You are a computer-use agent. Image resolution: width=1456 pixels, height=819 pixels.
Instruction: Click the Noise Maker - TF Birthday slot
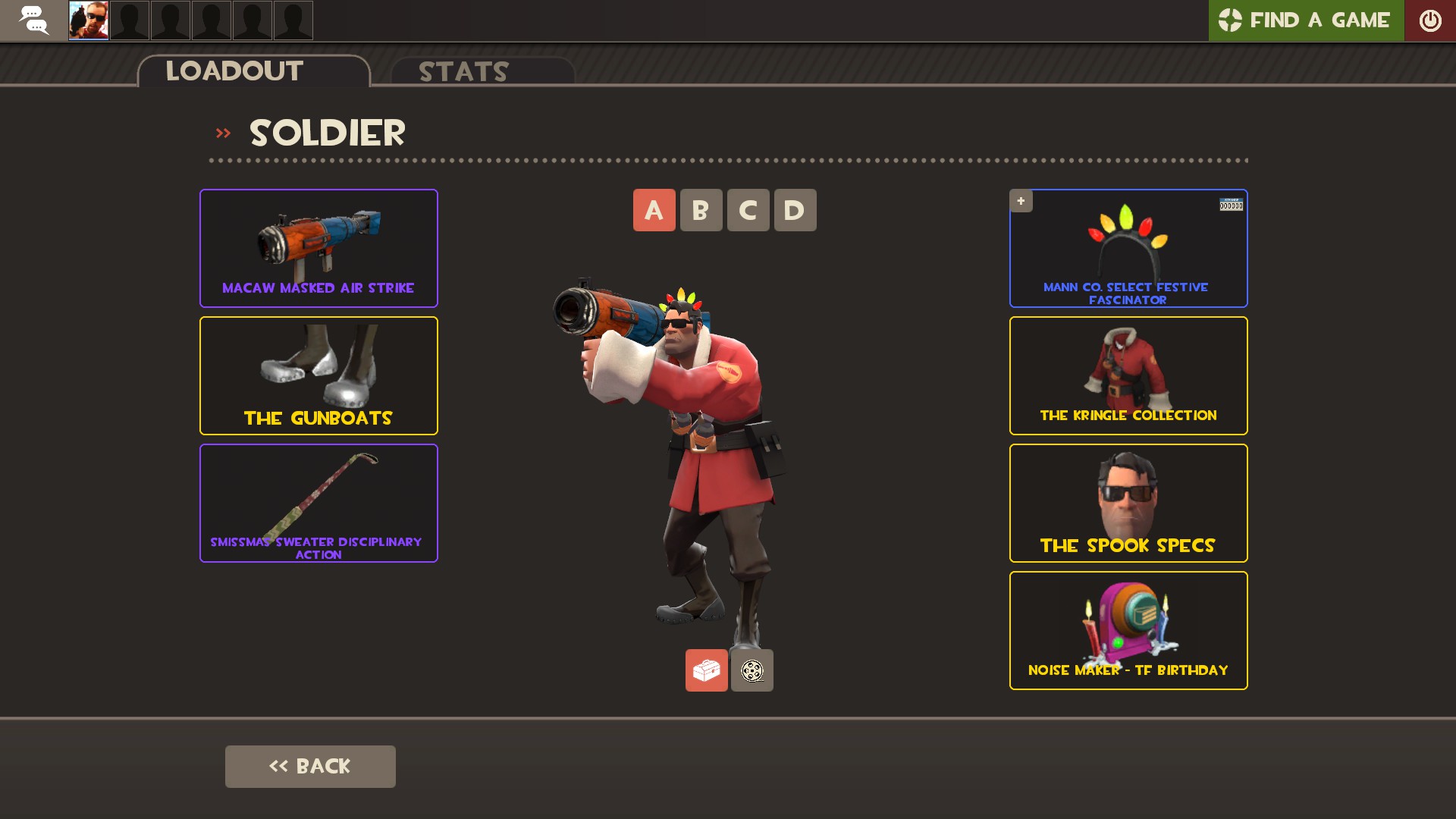pyautogui.click(x=1128, y=630)
